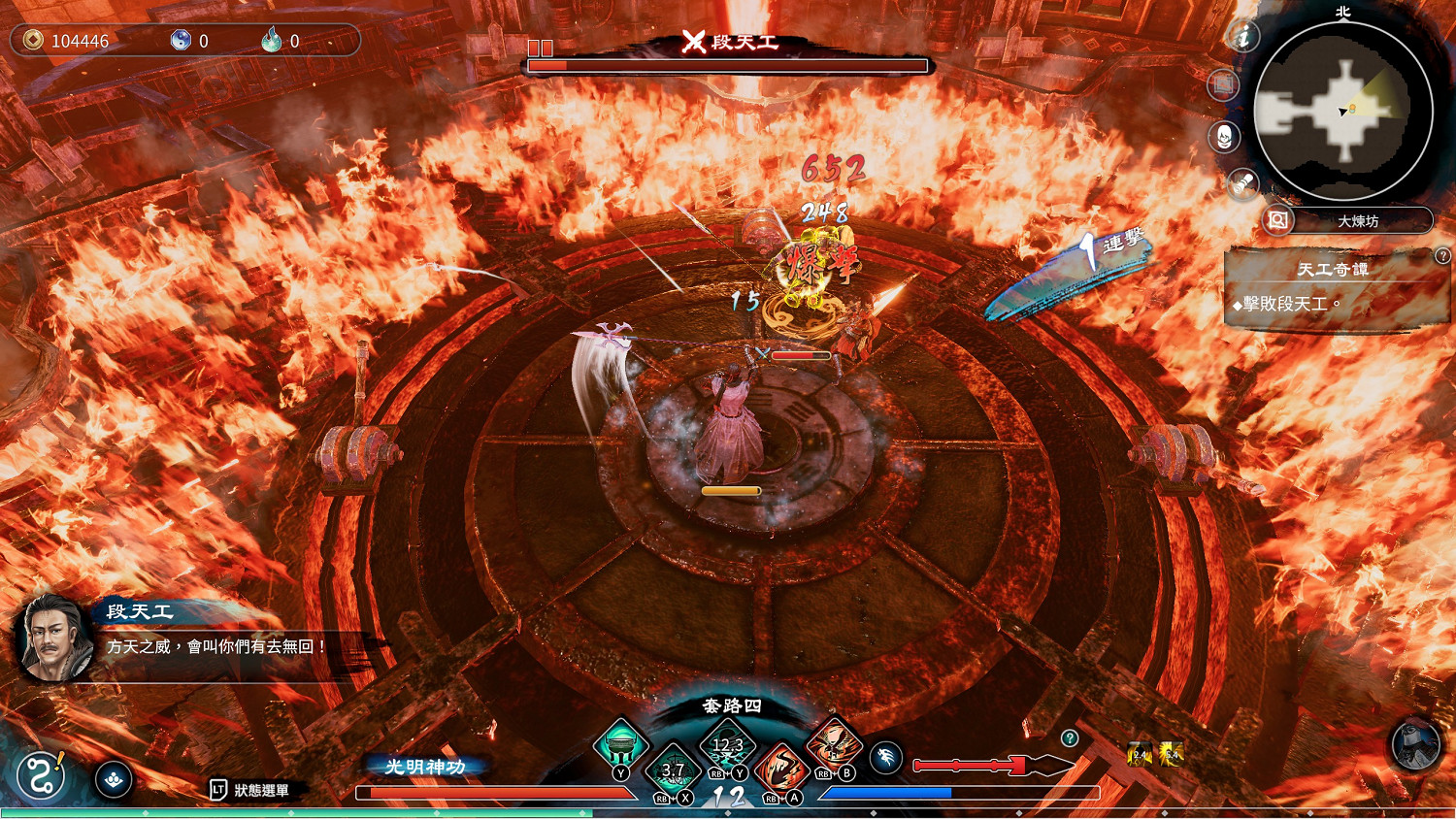
Task: Open the help icon above the spear gauge
Action: coord(1070,738)
